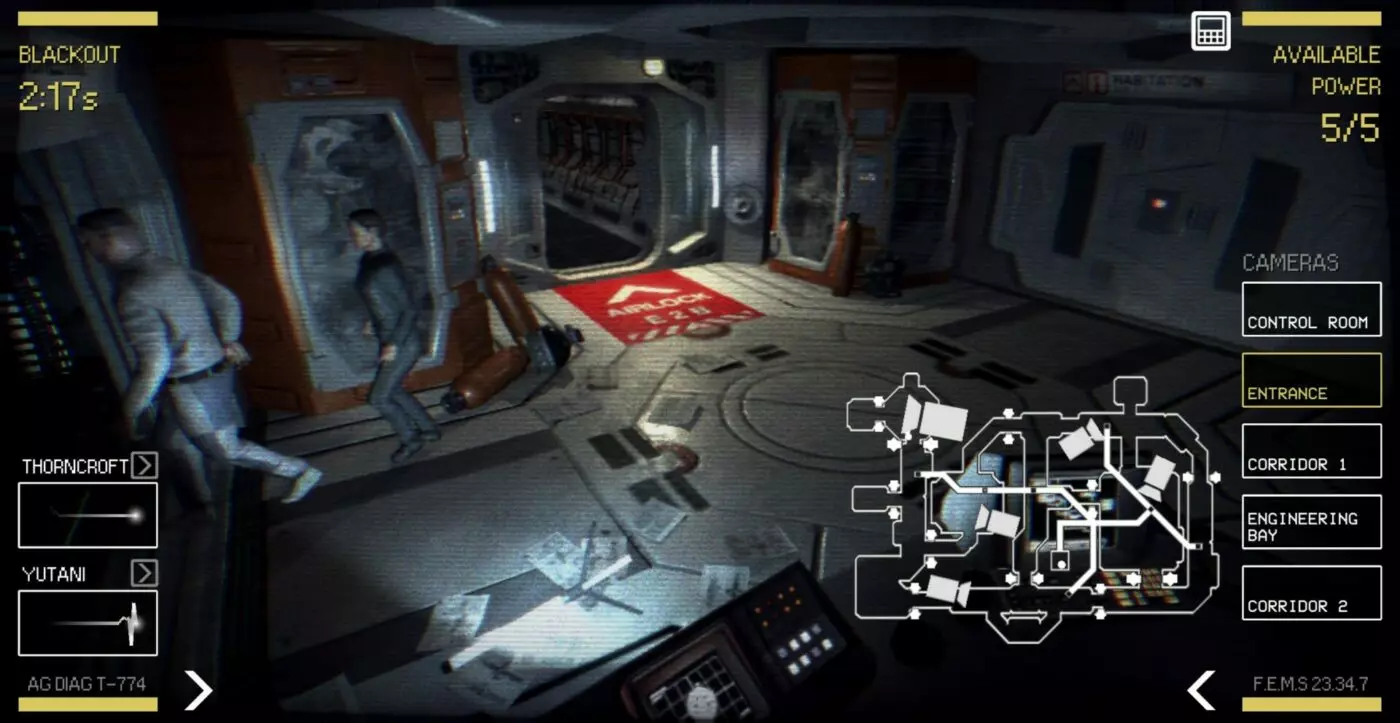This screenshot has width=1400, height=723.
Task: Open the Engineering Bay camera
Action: click(x=1311, y=521)
